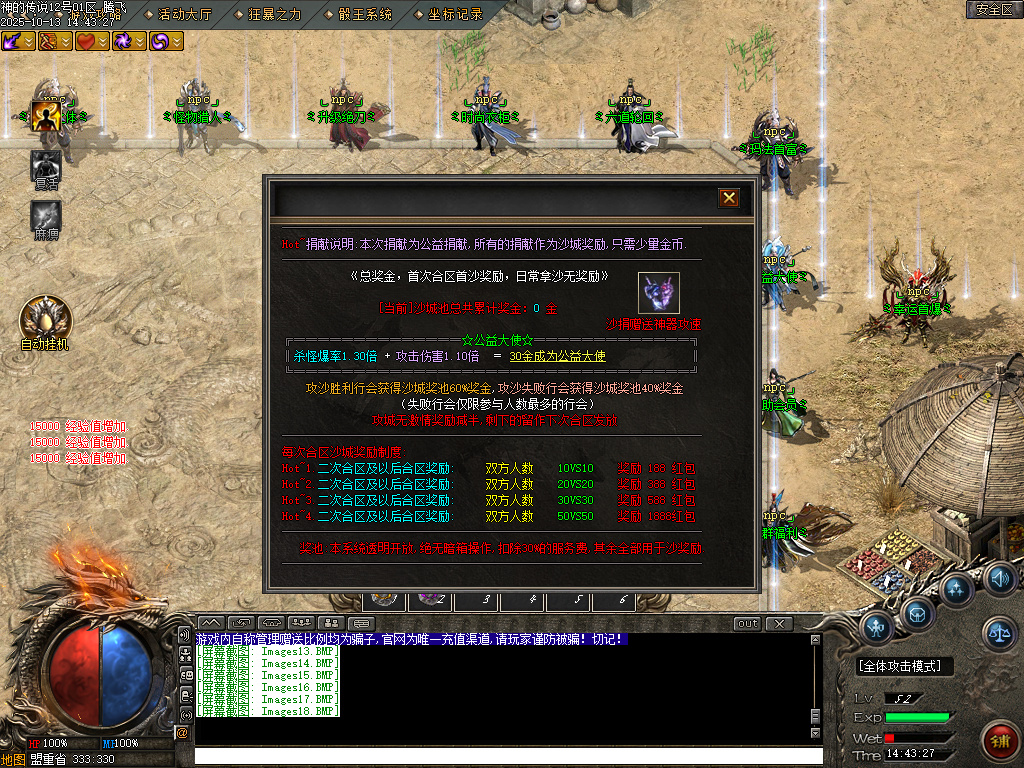Open the skills sparkle round button
The height and width of the screenshot is (768, 1024).
coord(957,588)
